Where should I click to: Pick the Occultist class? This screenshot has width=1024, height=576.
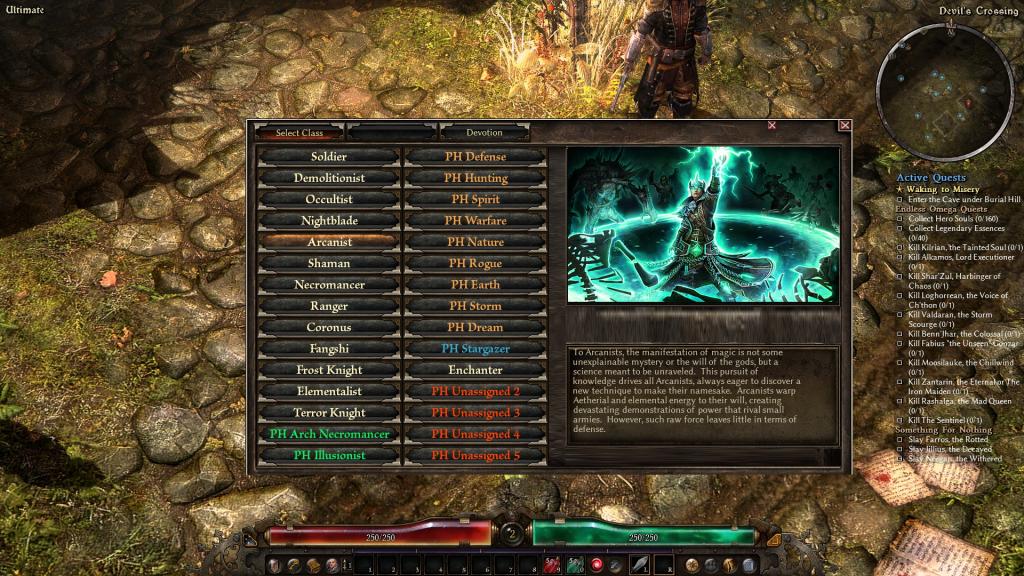click(329, 199)
